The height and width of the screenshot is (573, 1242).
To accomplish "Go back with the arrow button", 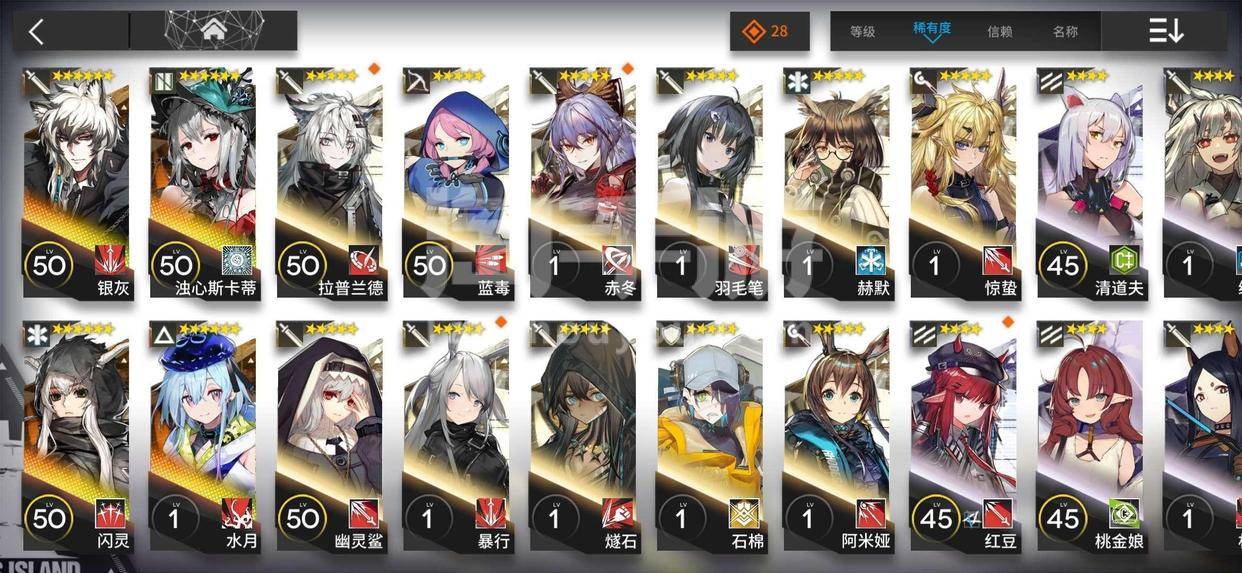I will (x=37, y=31).
